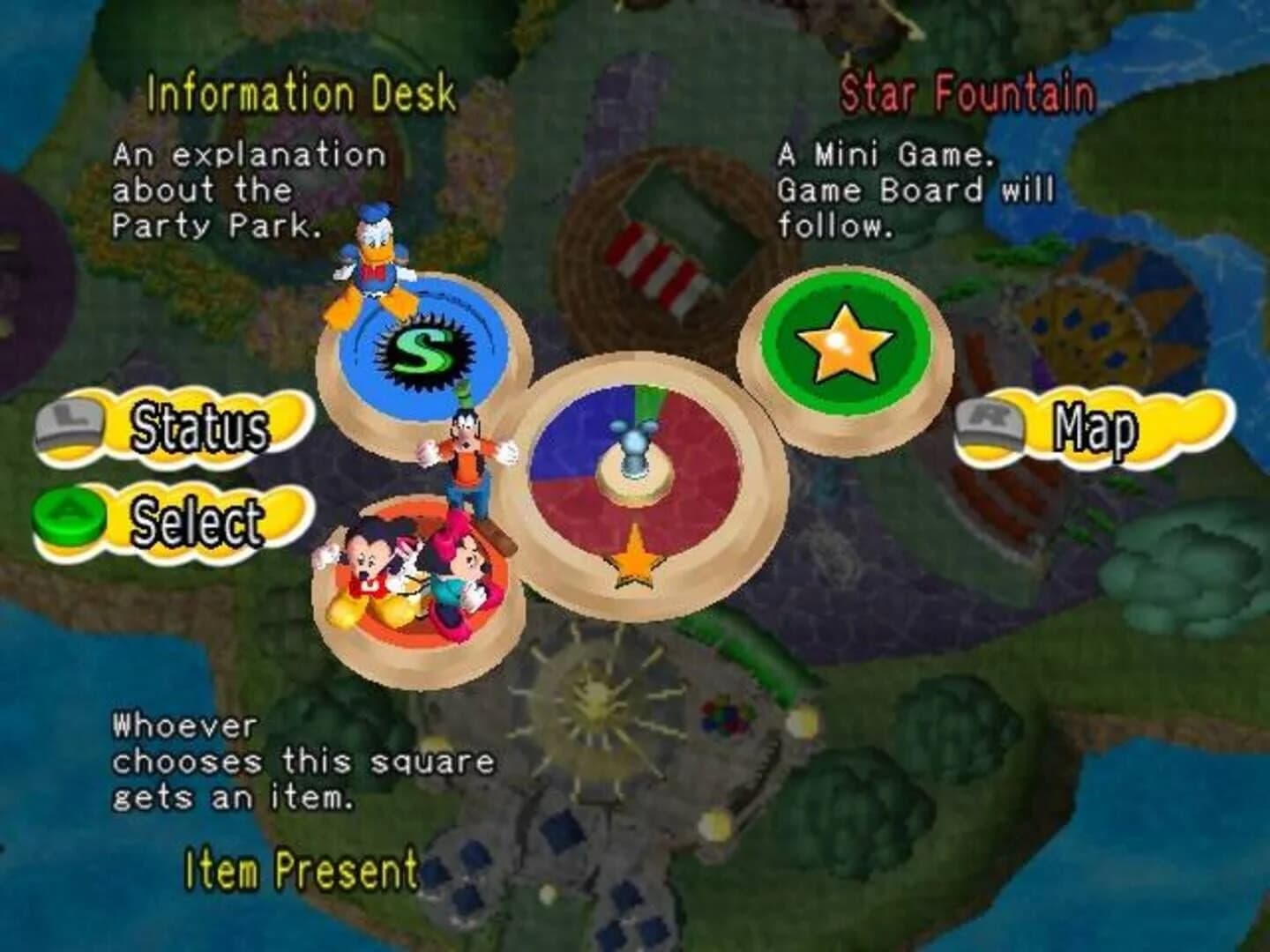Viewport: 1270px width, 952px height.
Task: Select Mickey Mouse on the Item Present pad
Action: (370, 564)
